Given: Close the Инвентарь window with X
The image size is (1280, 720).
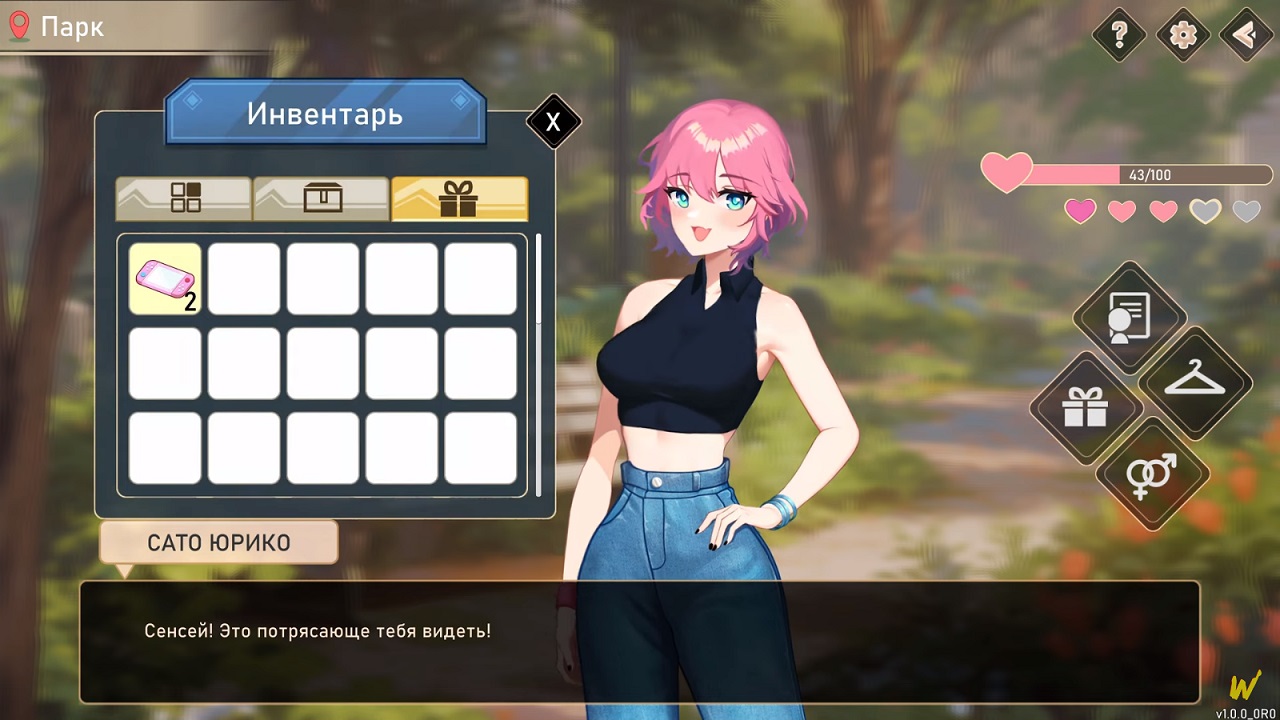Looking at the screenshot, I should (553, 122).
